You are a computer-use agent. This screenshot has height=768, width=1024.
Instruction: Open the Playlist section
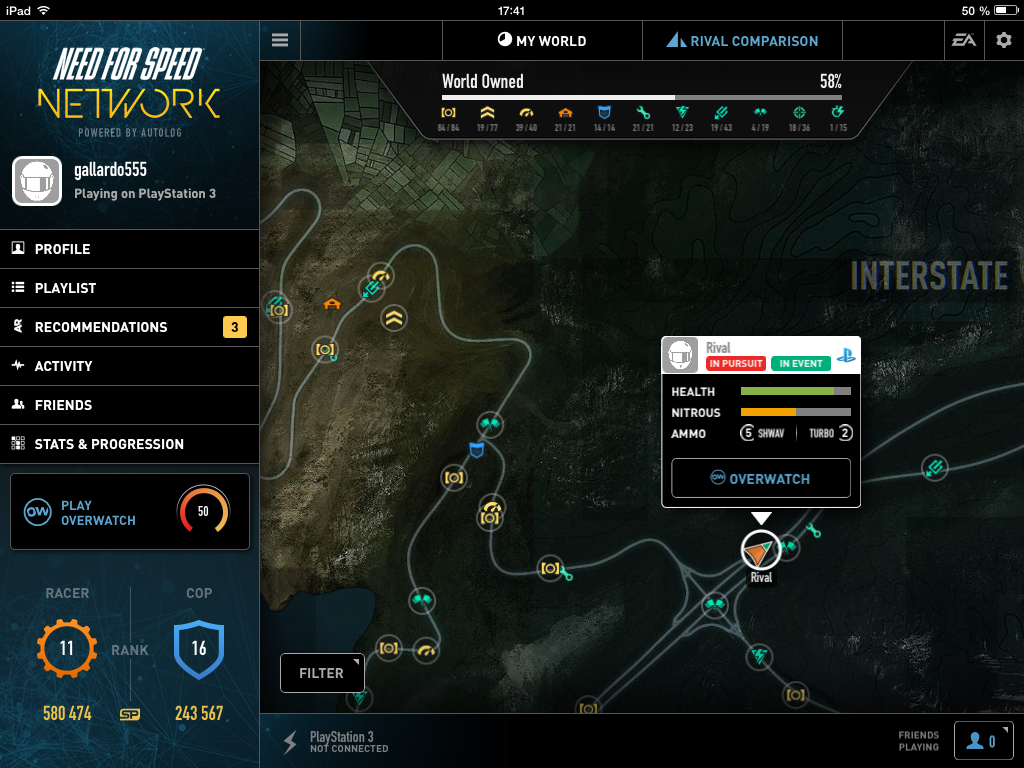(x=129, y=288)
